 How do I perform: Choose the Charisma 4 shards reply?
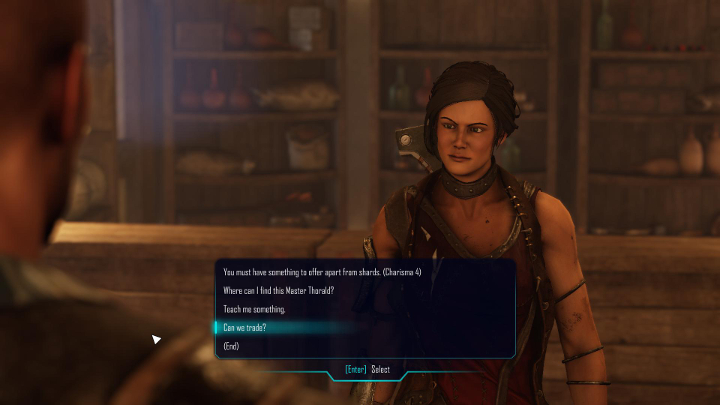click(x=321, y=272)
